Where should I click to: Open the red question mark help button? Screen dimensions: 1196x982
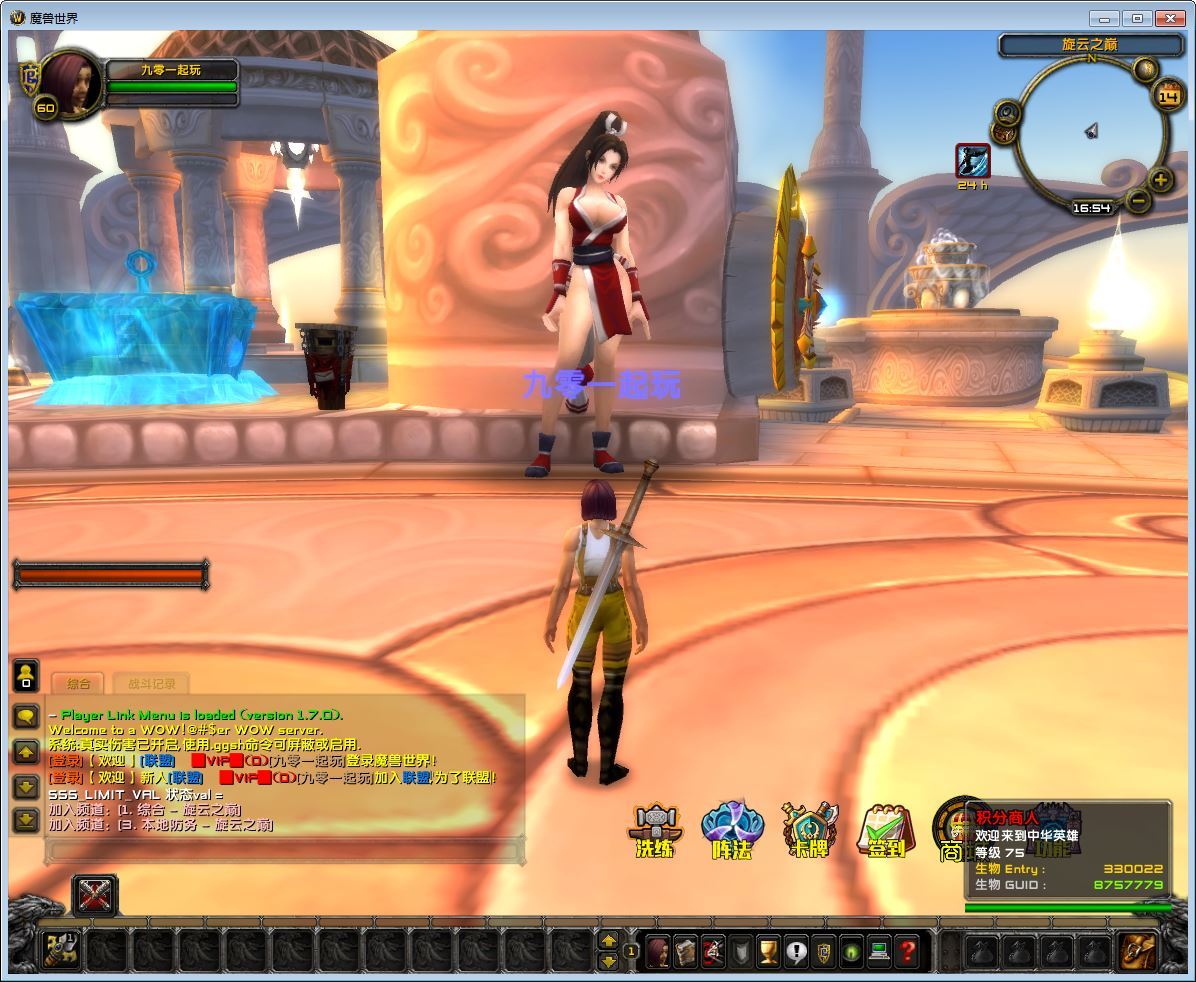tap(907, 950)
